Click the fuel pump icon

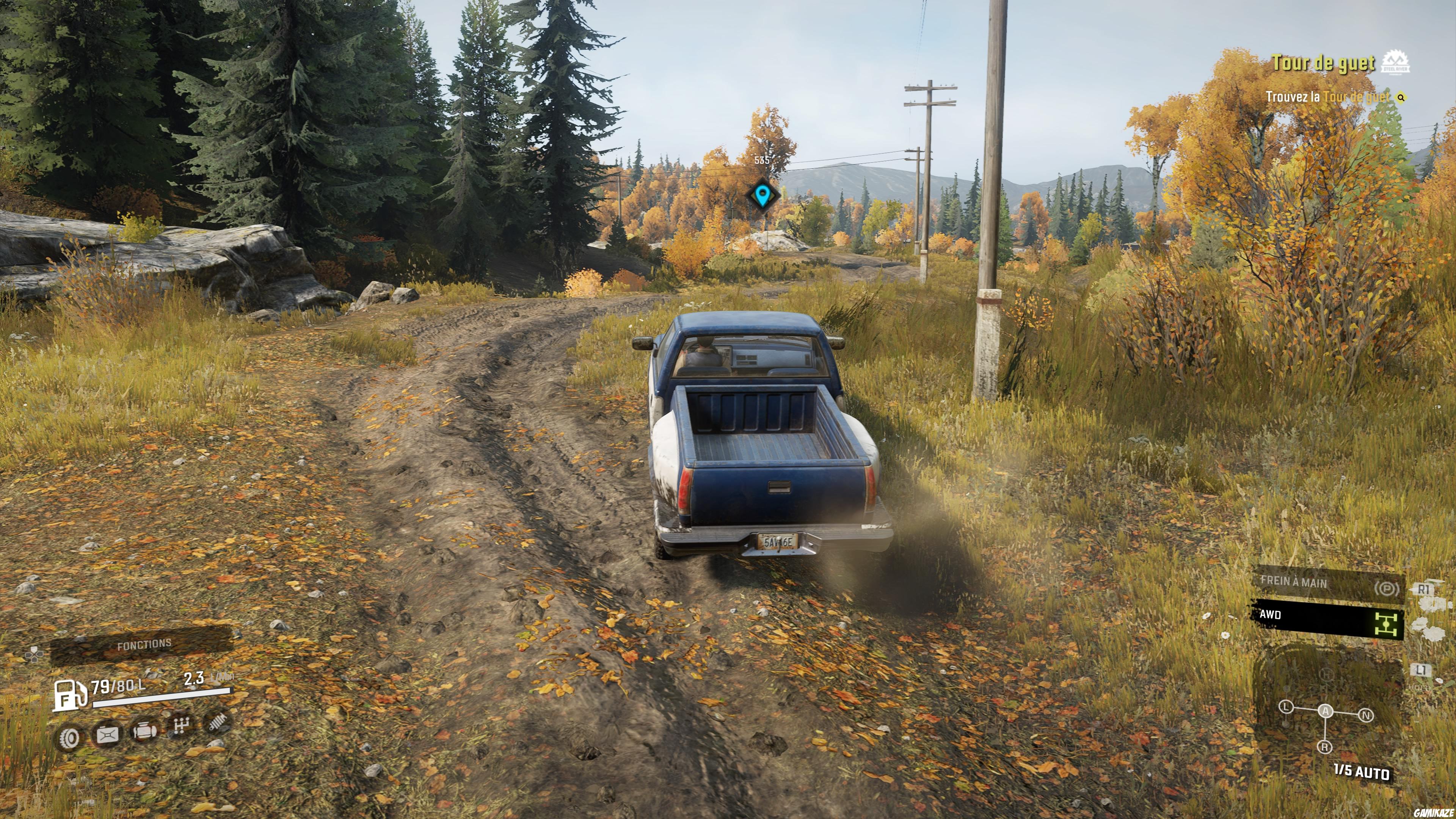pyautogui.click(x=69, y=695)
